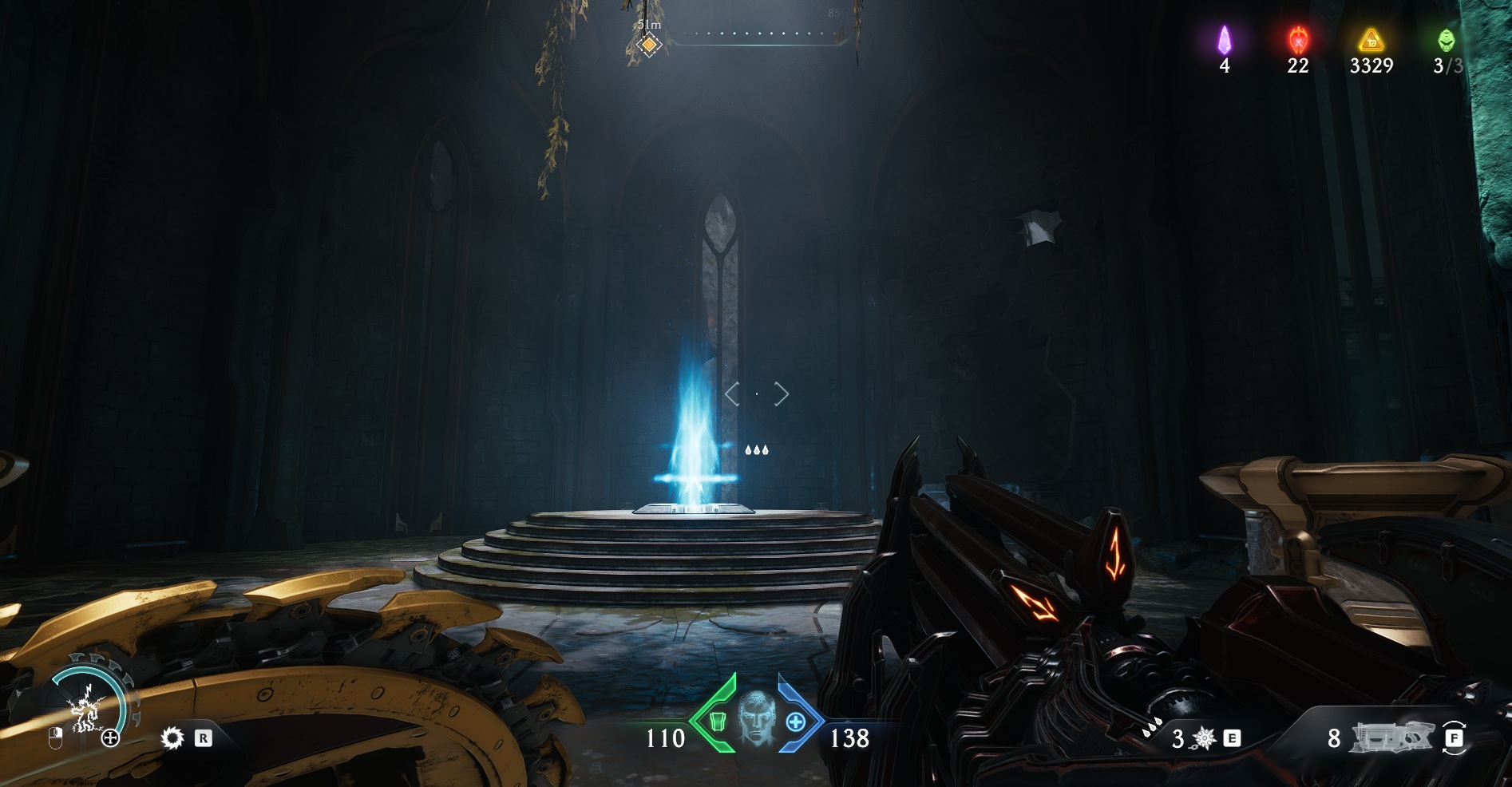Select the green armor icon
This screenshot has width=1512, height=787.
point(716,722)
